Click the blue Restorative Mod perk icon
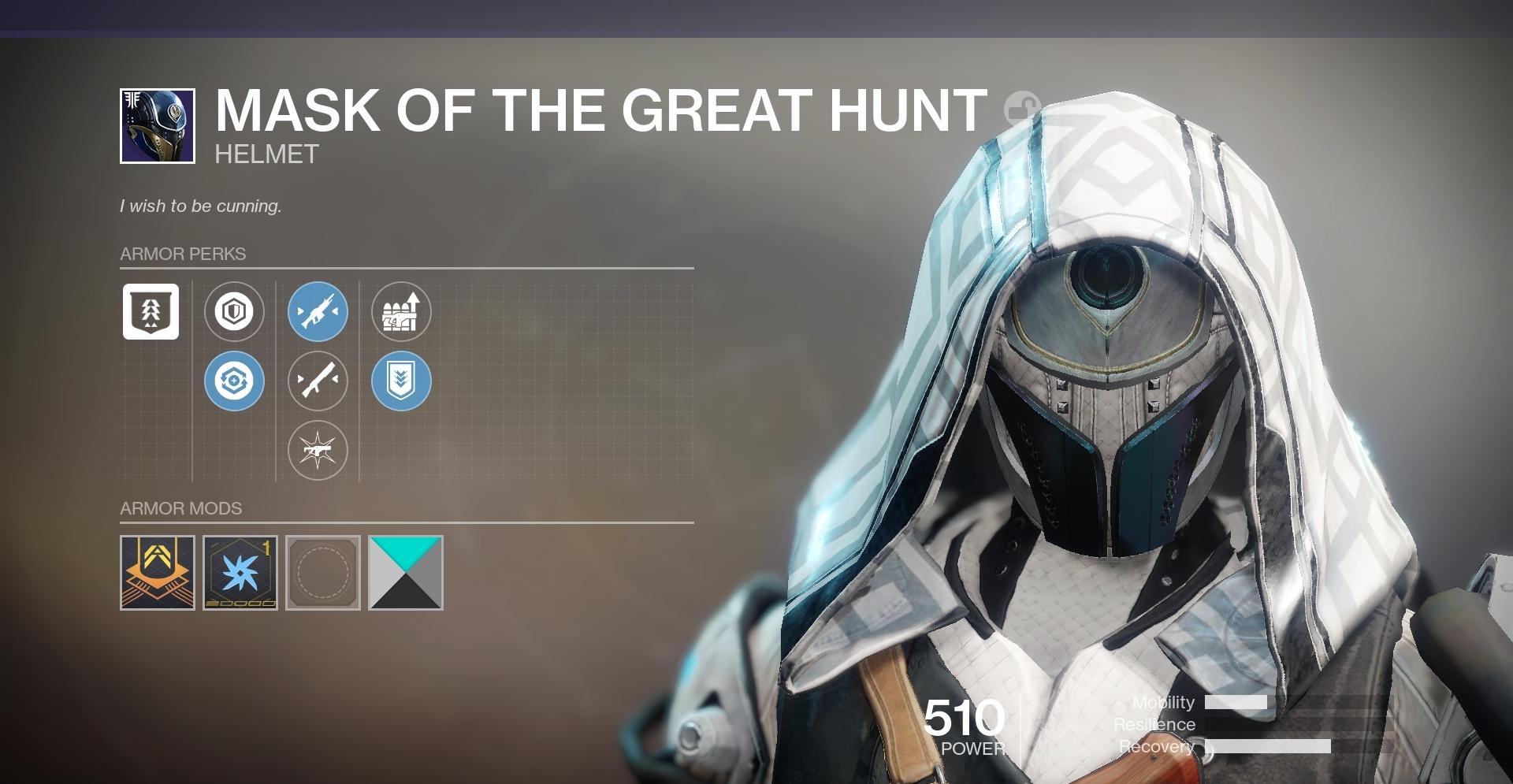This screenshot has height=784, width=1513. [234, 381]
